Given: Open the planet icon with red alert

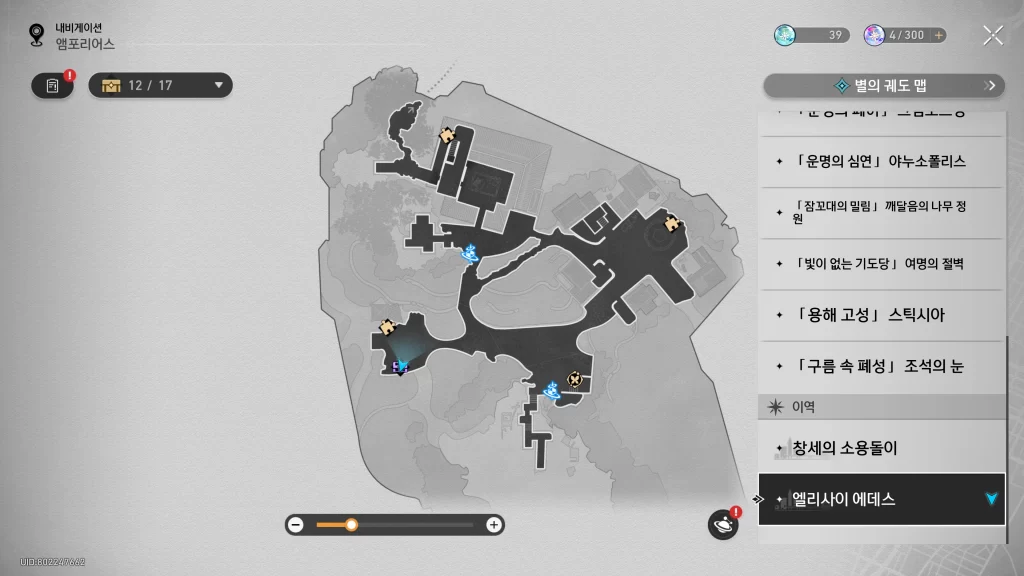Looking at the screenshot, I should (x=722, y=524).
